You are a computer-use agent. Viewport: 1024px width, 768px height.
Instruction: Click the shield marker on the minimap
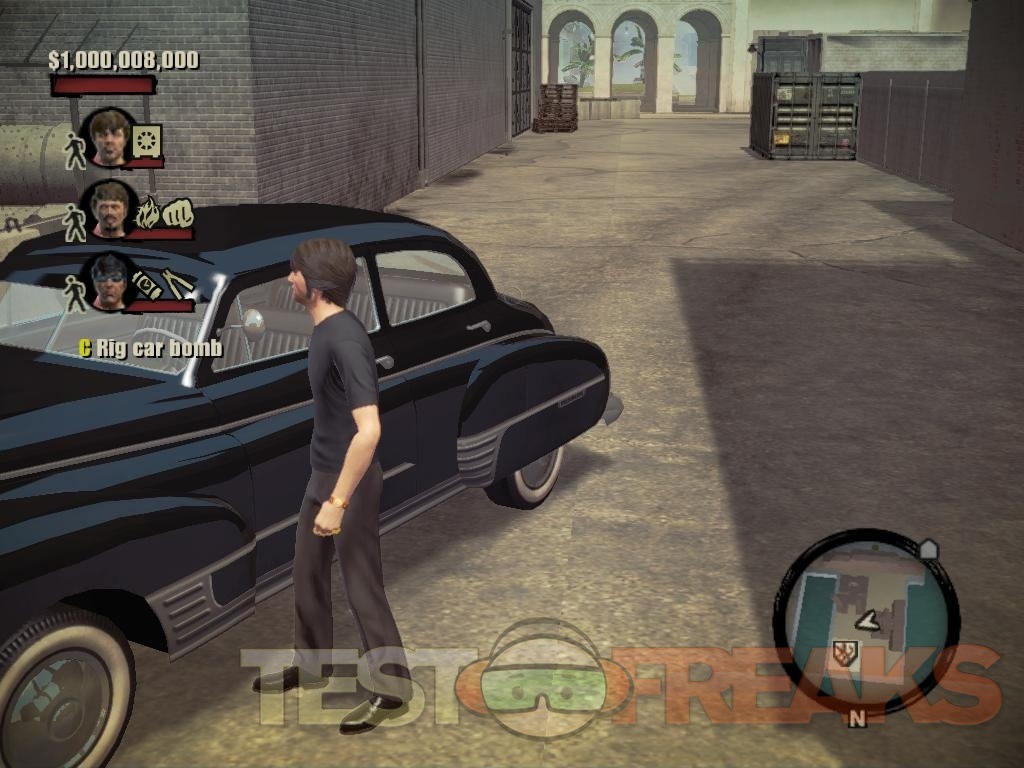coord(845,653)
